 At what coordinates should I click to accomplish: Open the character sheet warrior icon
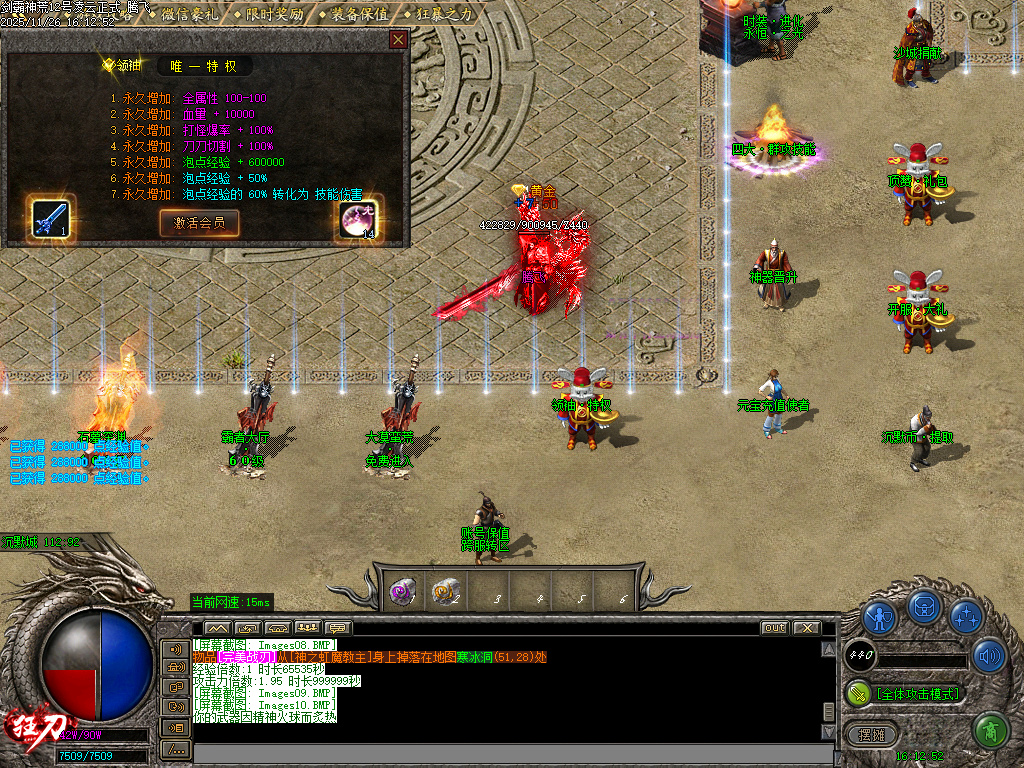click(x=879, y=619)
